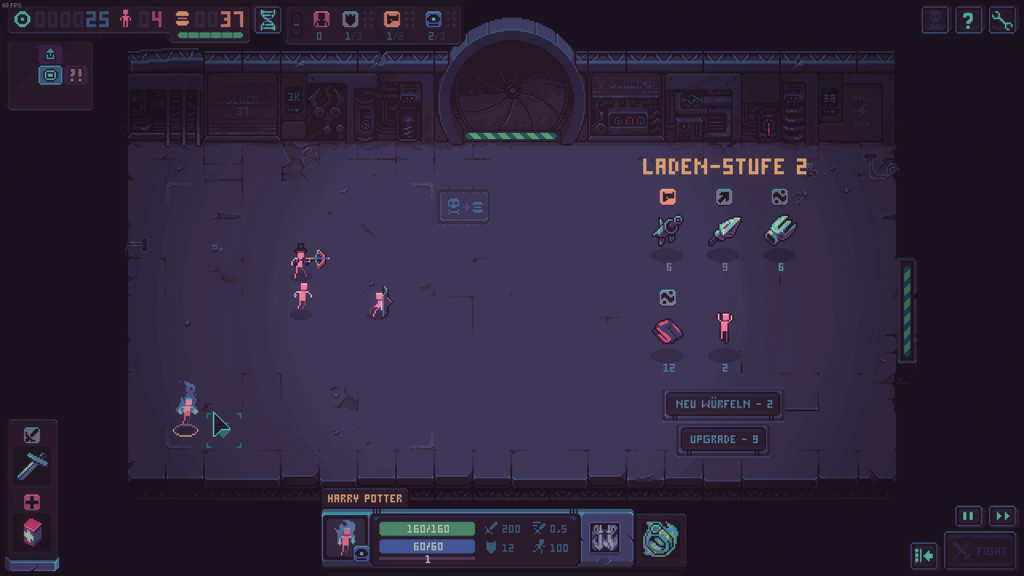Select the teal ring item slot
Viewport: 1024px width, 576px height.
tap(660, 537)
